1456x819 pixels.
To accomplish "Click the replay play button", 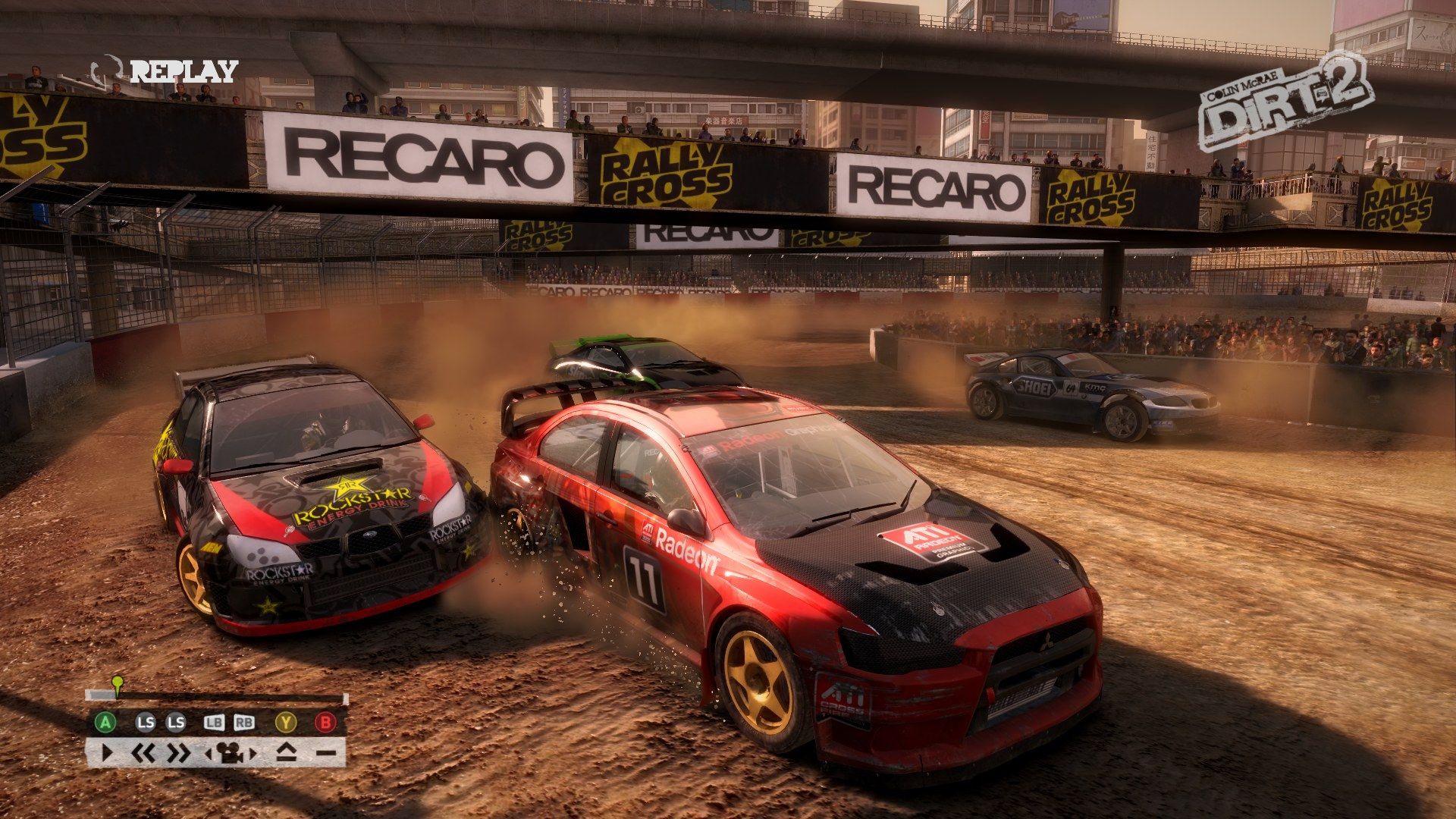I will pyautogui.click(x=107, y=753).
